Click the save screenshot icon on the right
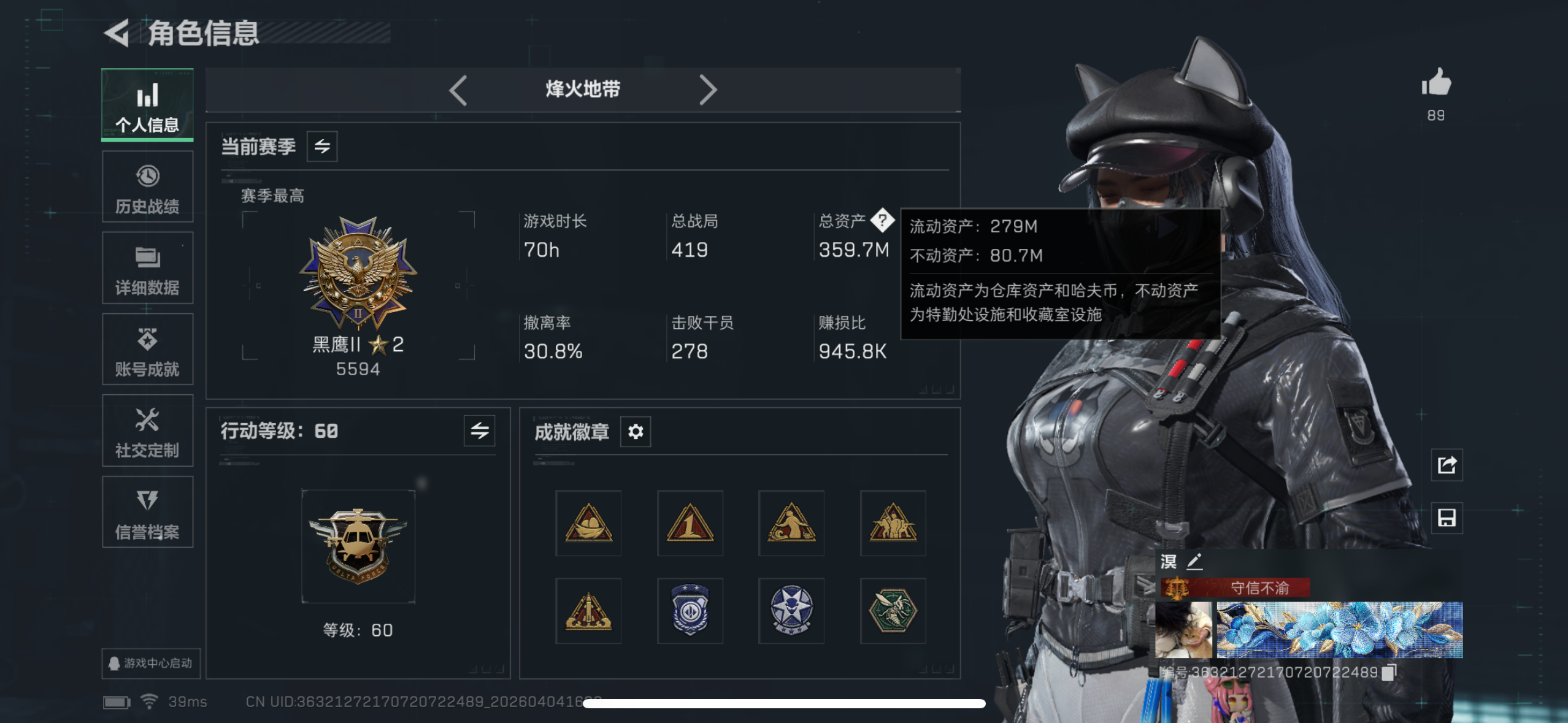Screen dimensions: 1568x723 [x=1447, y=517]
